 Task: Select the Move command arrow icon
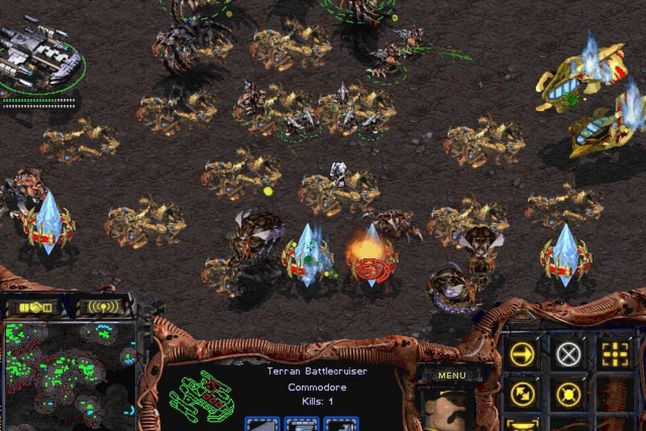521,353
